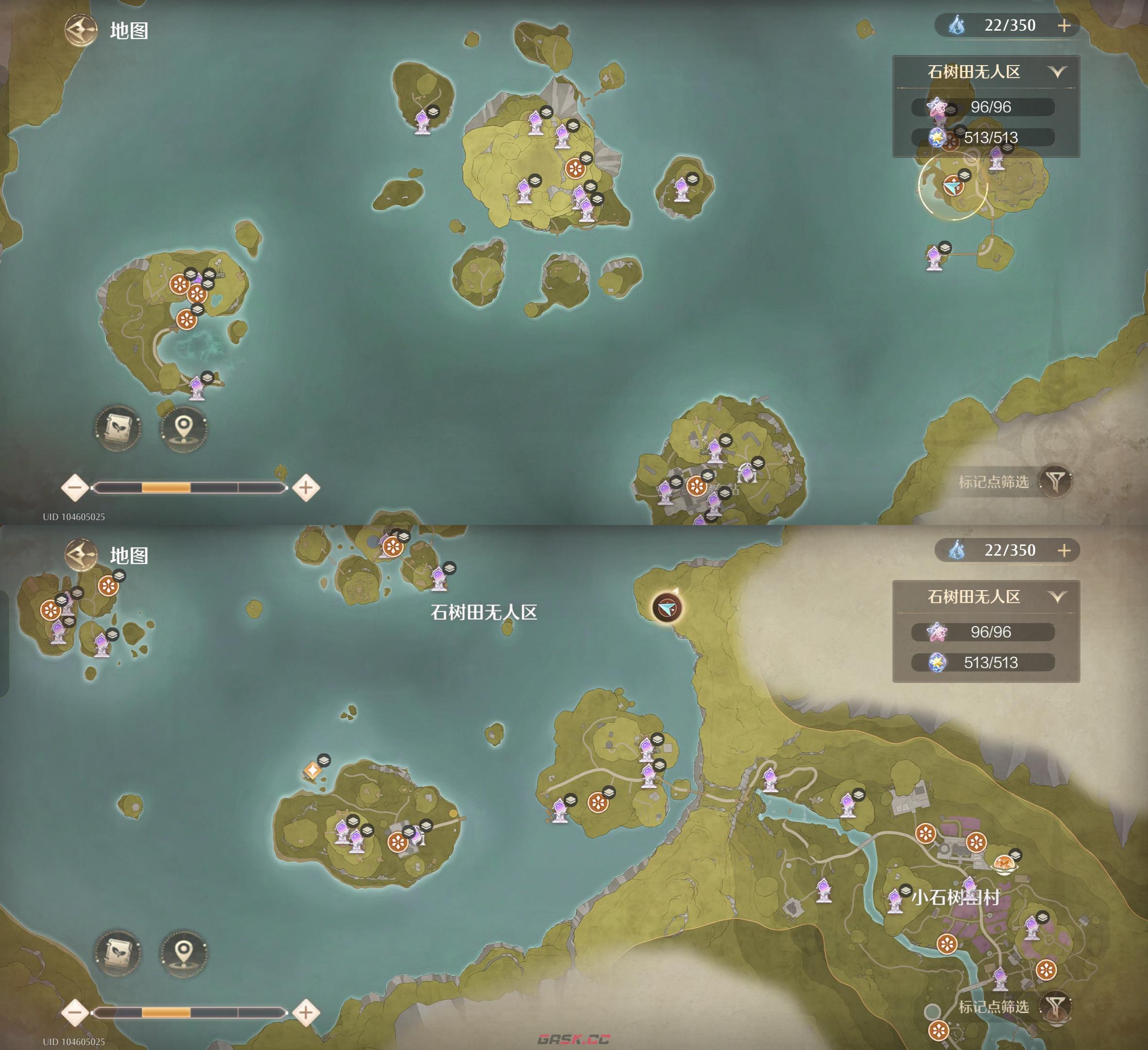Select the orange diamond marker beside the islet
1148x1050 pixels.
click(x=312, y=770)
